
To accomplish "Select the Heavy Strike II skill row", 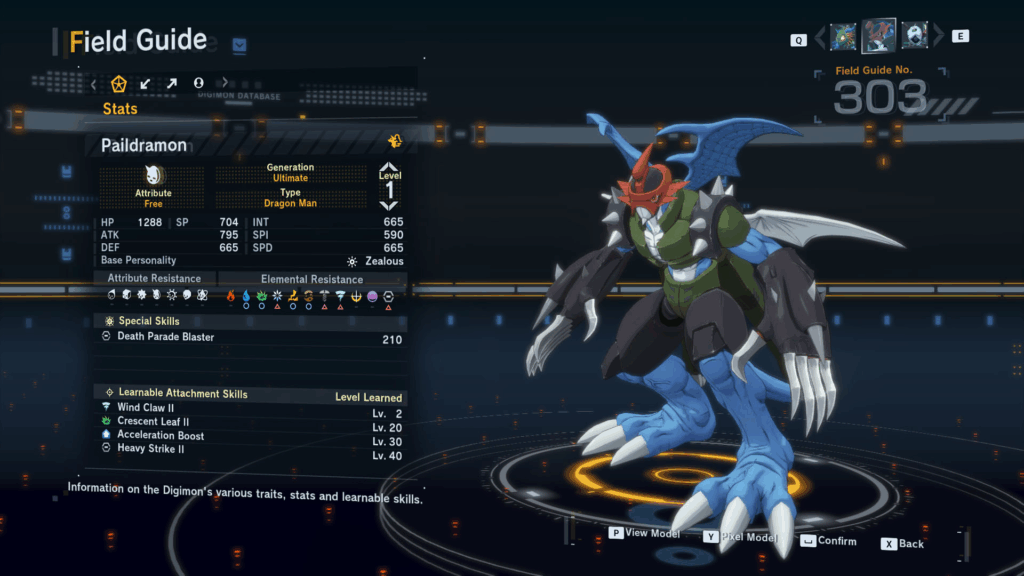I will point(252,450).
